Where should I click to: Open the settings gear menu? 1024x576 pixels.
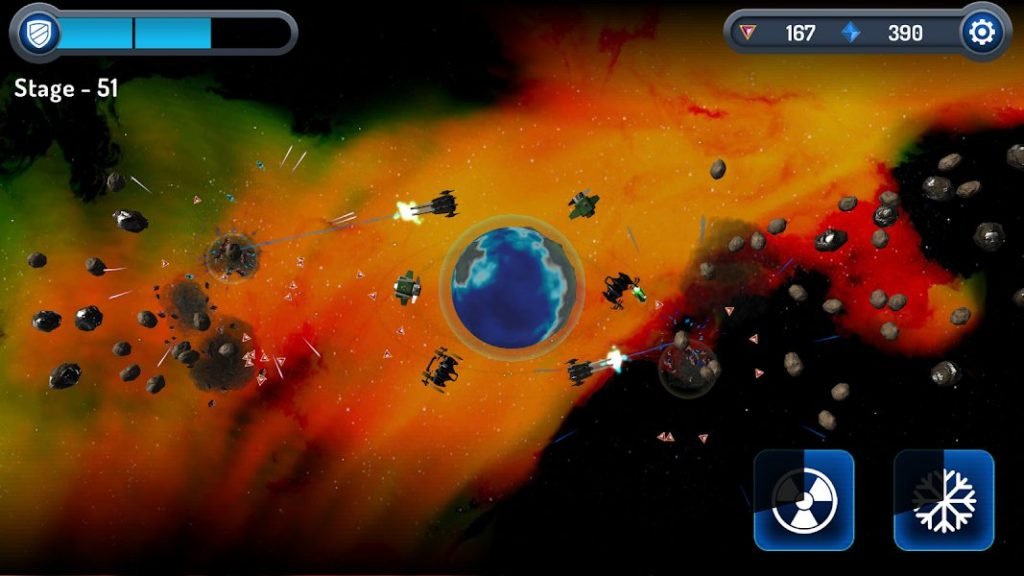[x=982, y=33]
